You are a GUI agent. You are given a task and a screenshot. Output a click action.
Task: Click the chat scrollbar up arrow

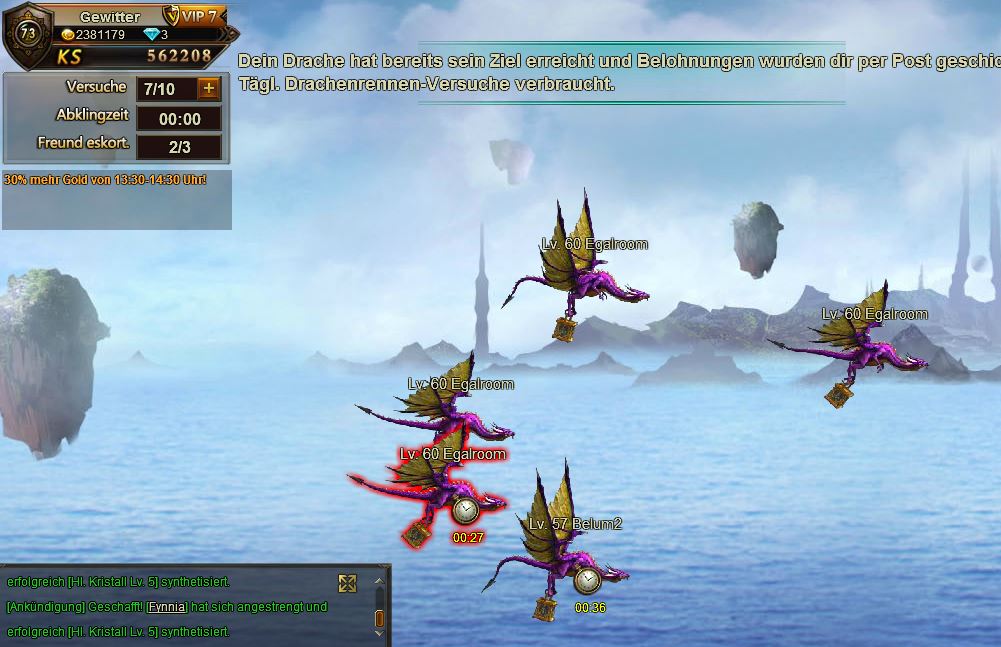tap(379, 581)
